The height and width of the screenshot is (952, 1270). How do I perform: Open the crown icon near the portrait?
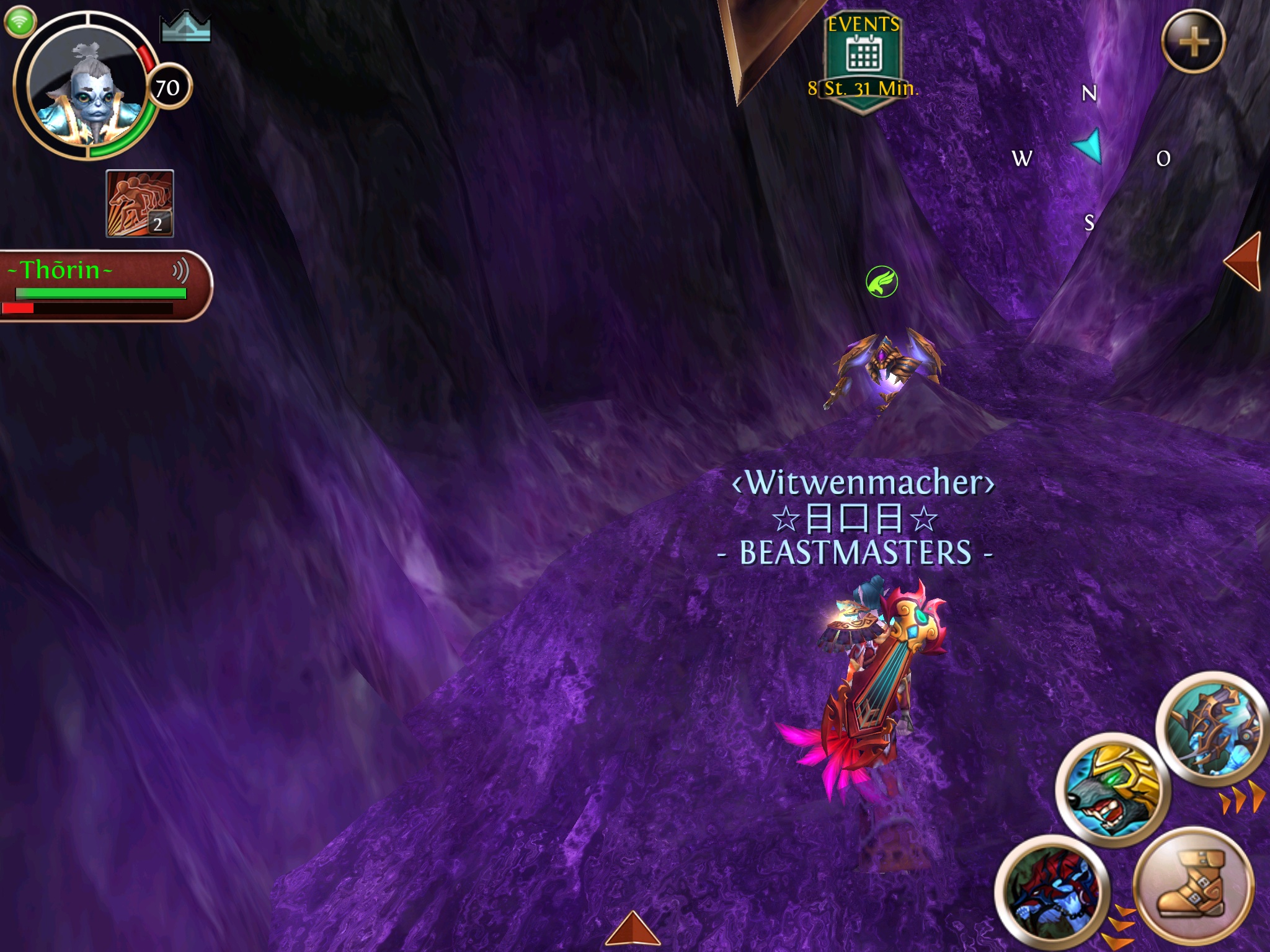point(185,28)
